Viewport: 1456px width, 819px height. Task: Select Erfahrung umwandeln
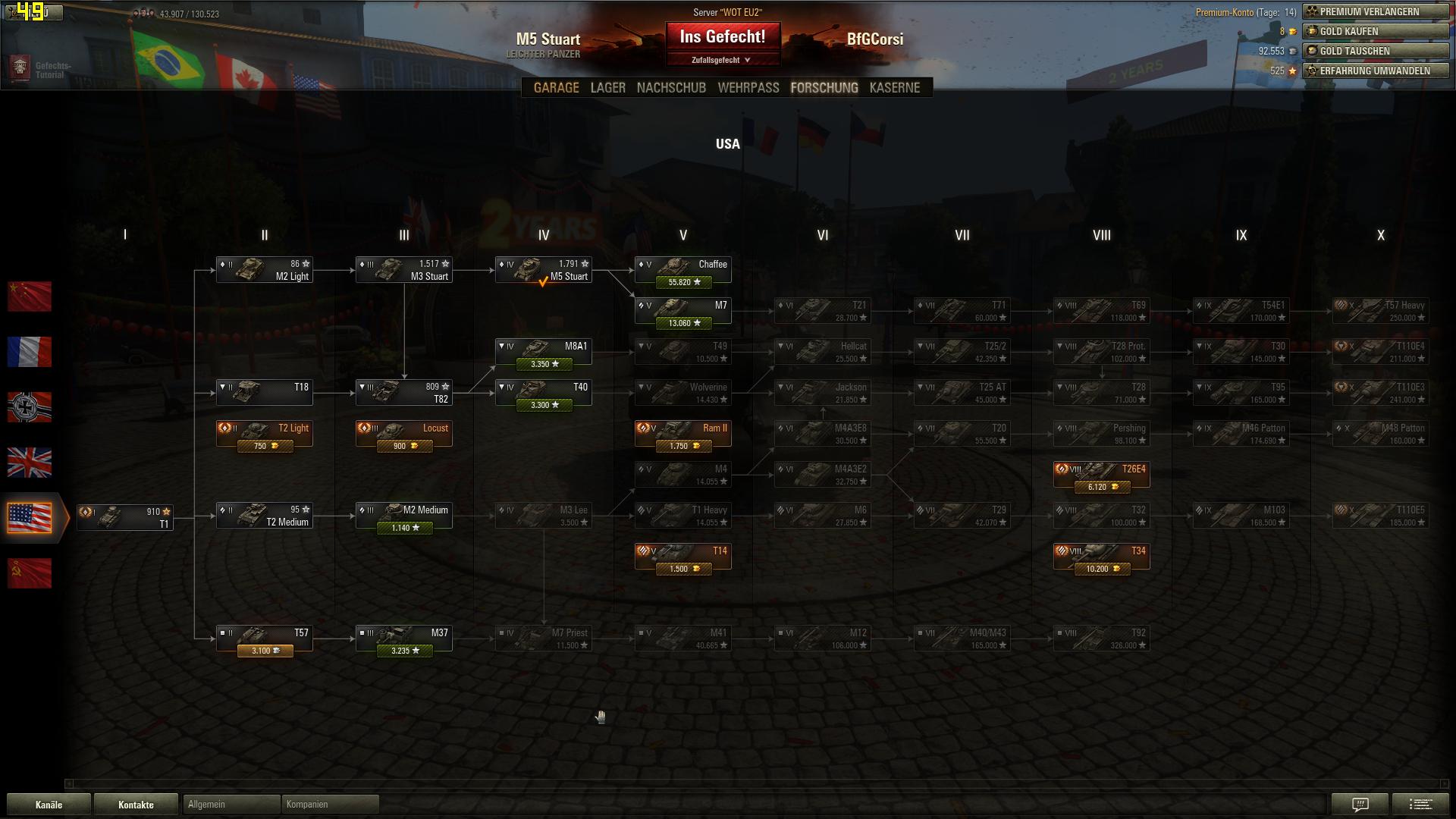1376,71
